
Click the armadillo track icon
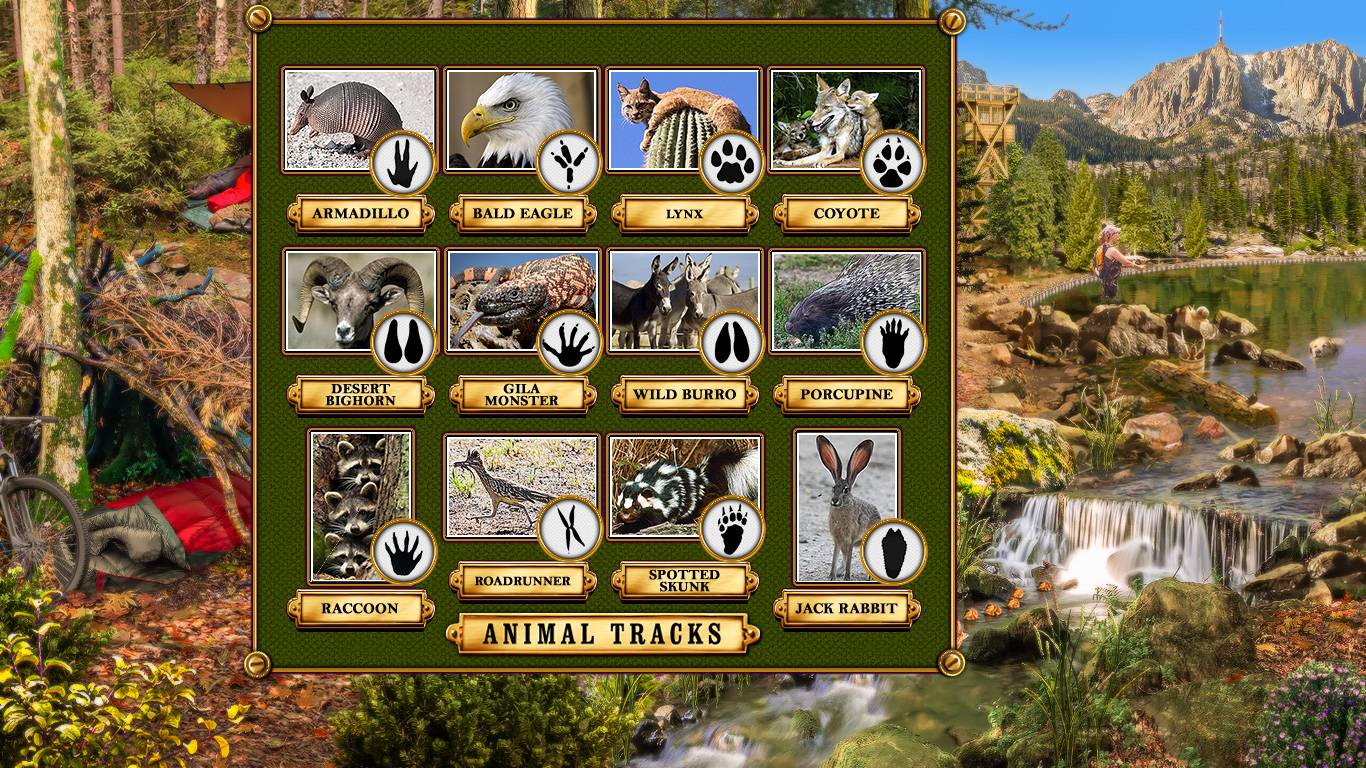(403, 164)
